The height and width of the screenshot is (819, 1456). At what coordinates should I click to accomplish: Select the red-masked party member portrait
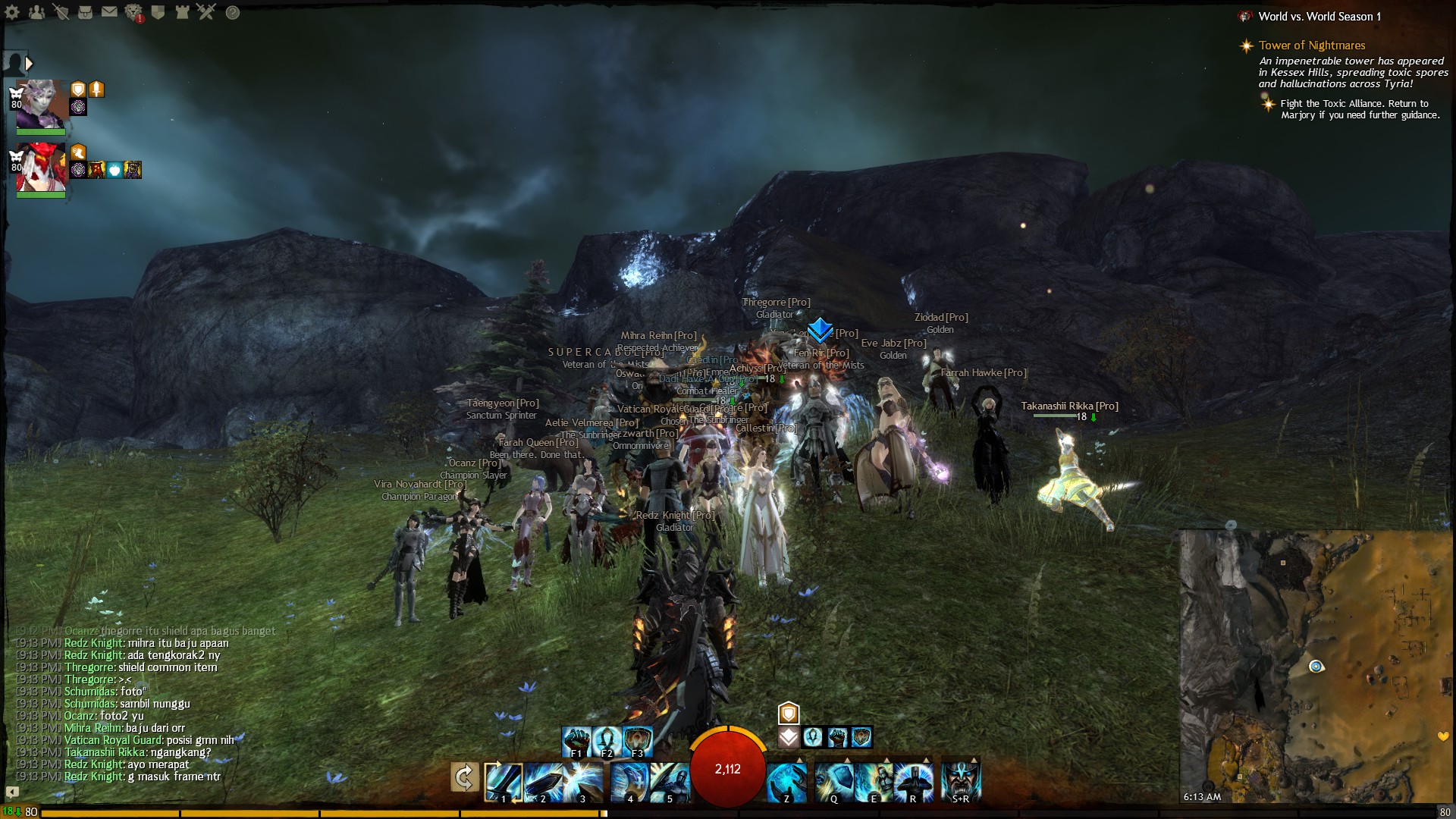(41, 168)
